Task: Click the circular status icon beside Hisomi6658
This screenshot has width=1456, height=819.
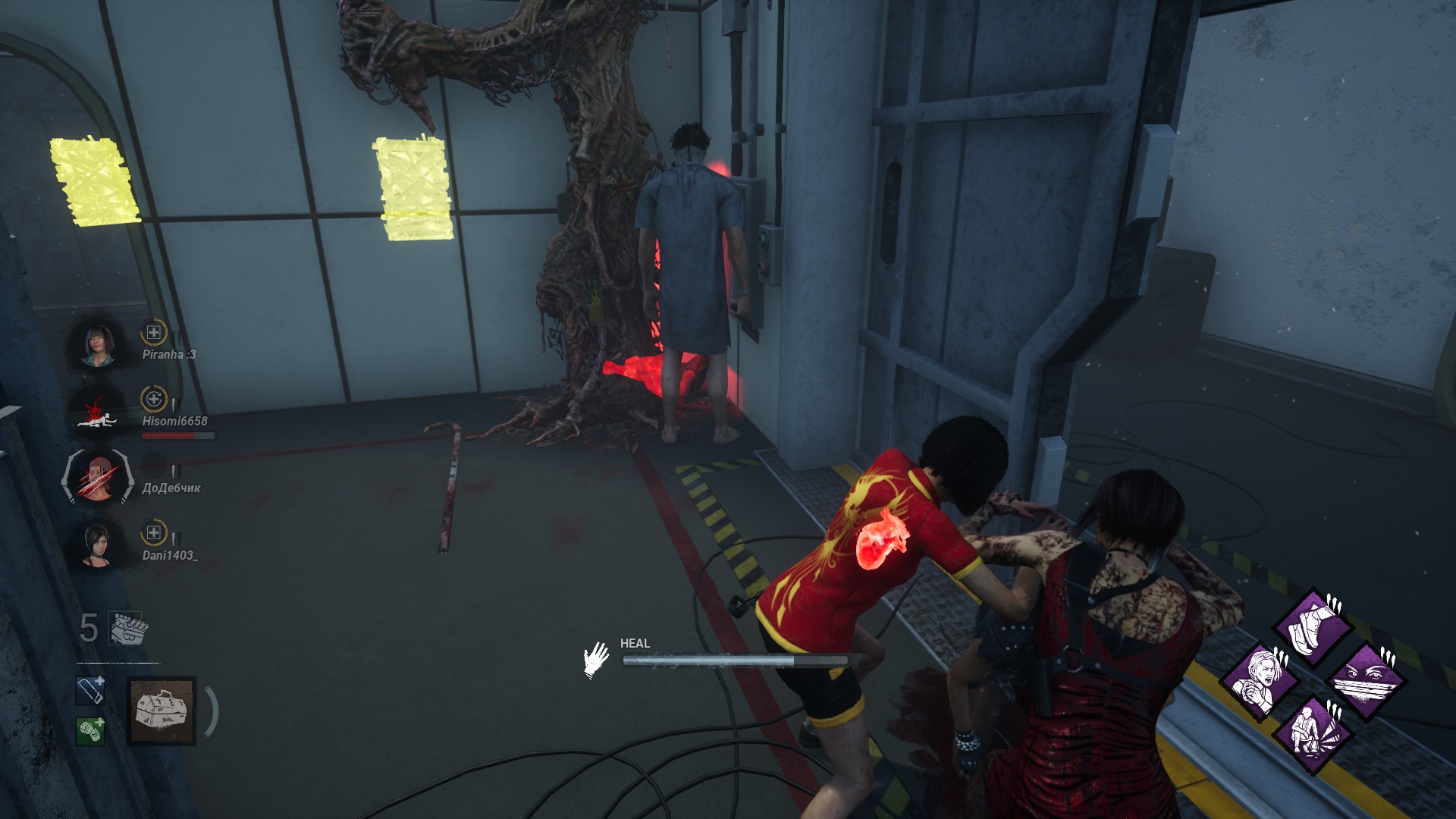Action: [x=154, y=399]
